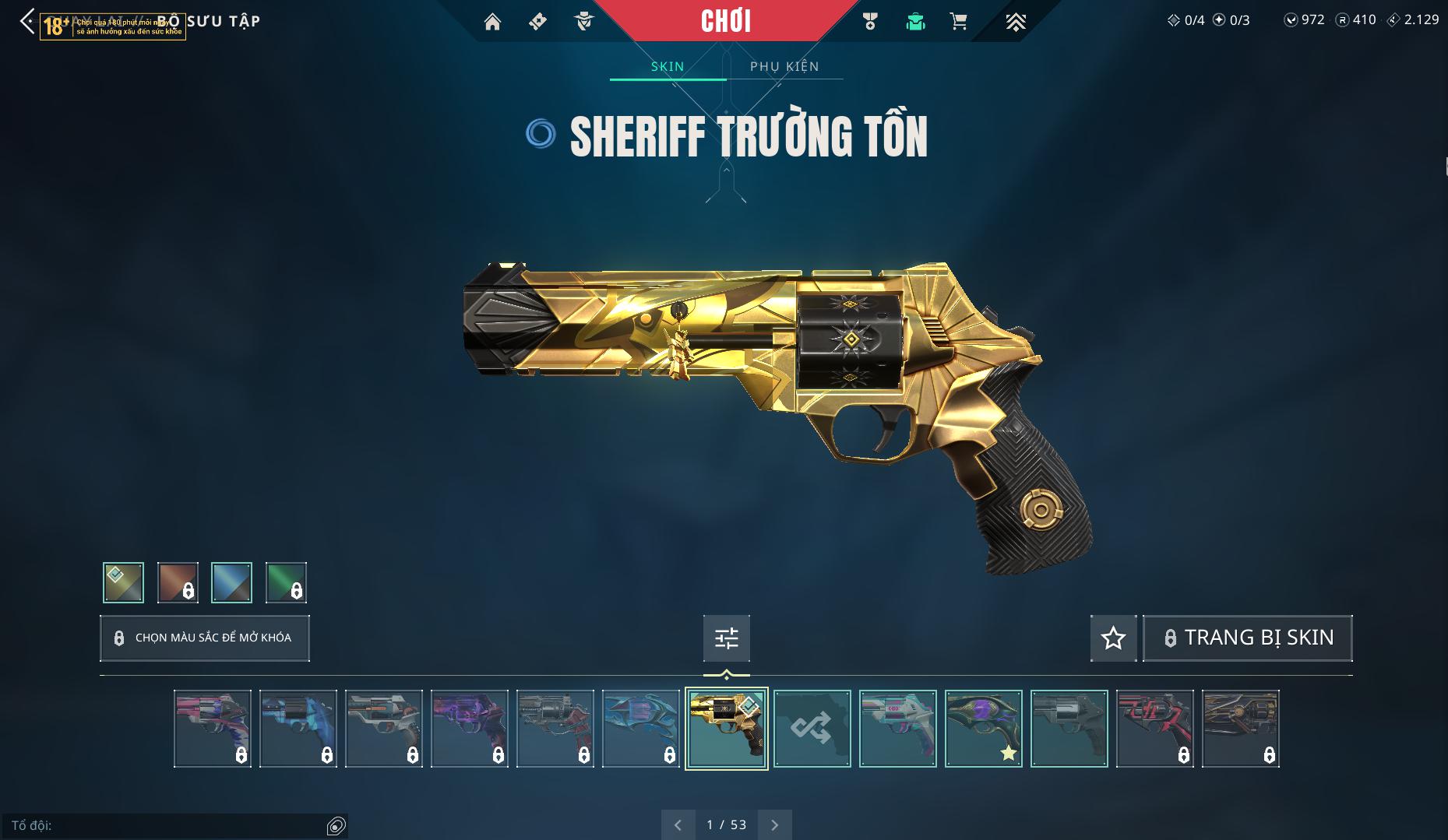Screen dimensions: 1448x840
Task: Select the locked red-brown color variant
Action: (178, 582)
